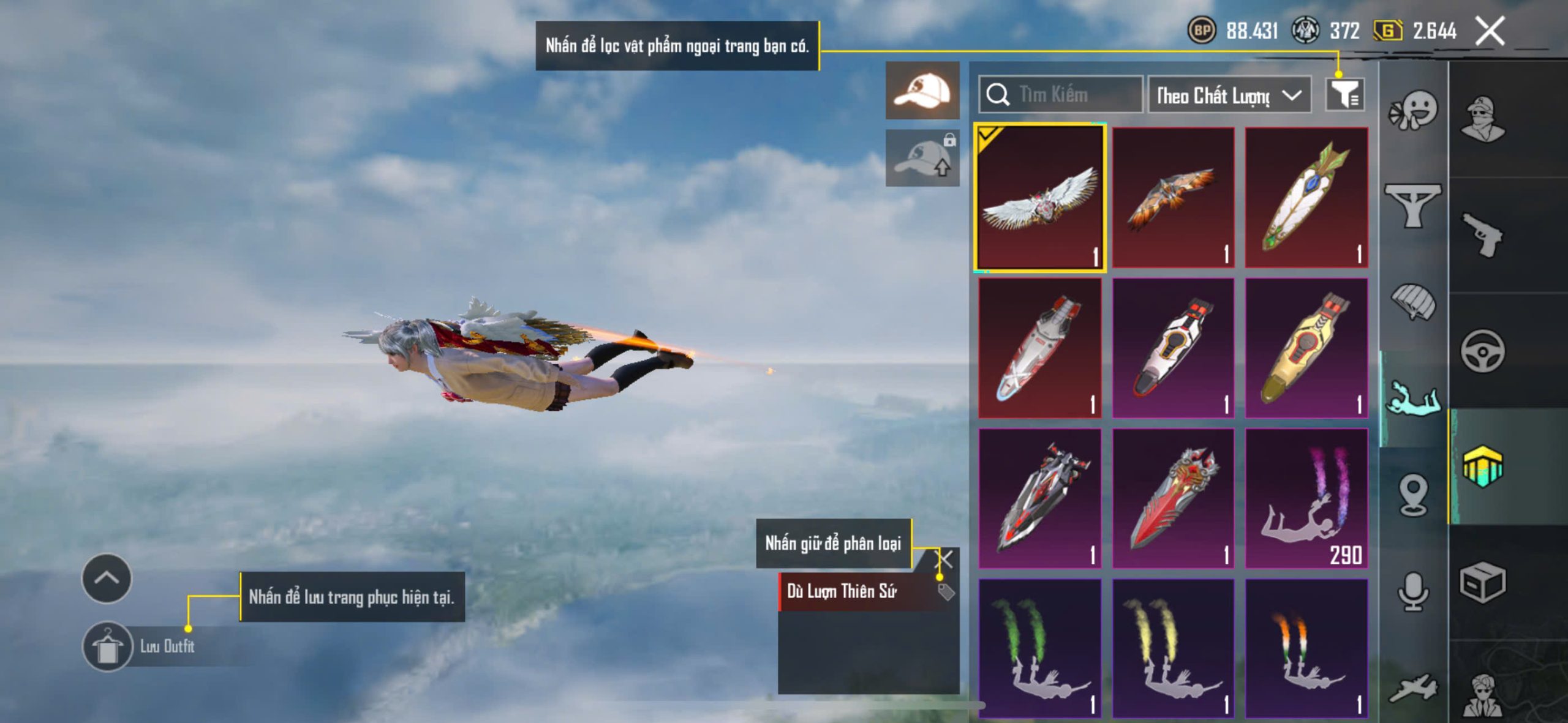Viewport: 1568px width, 723px height.
Task: Open the microphone voice category tab
Action: (x=1413, y=591)
